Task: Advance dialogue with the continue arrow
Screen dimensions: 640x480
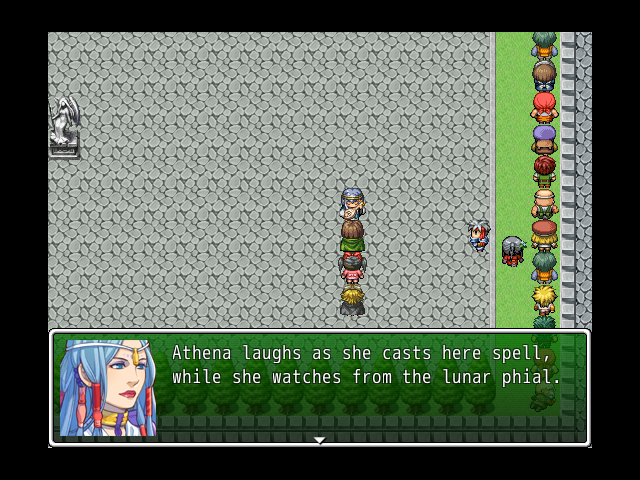Action: point(319,440)
